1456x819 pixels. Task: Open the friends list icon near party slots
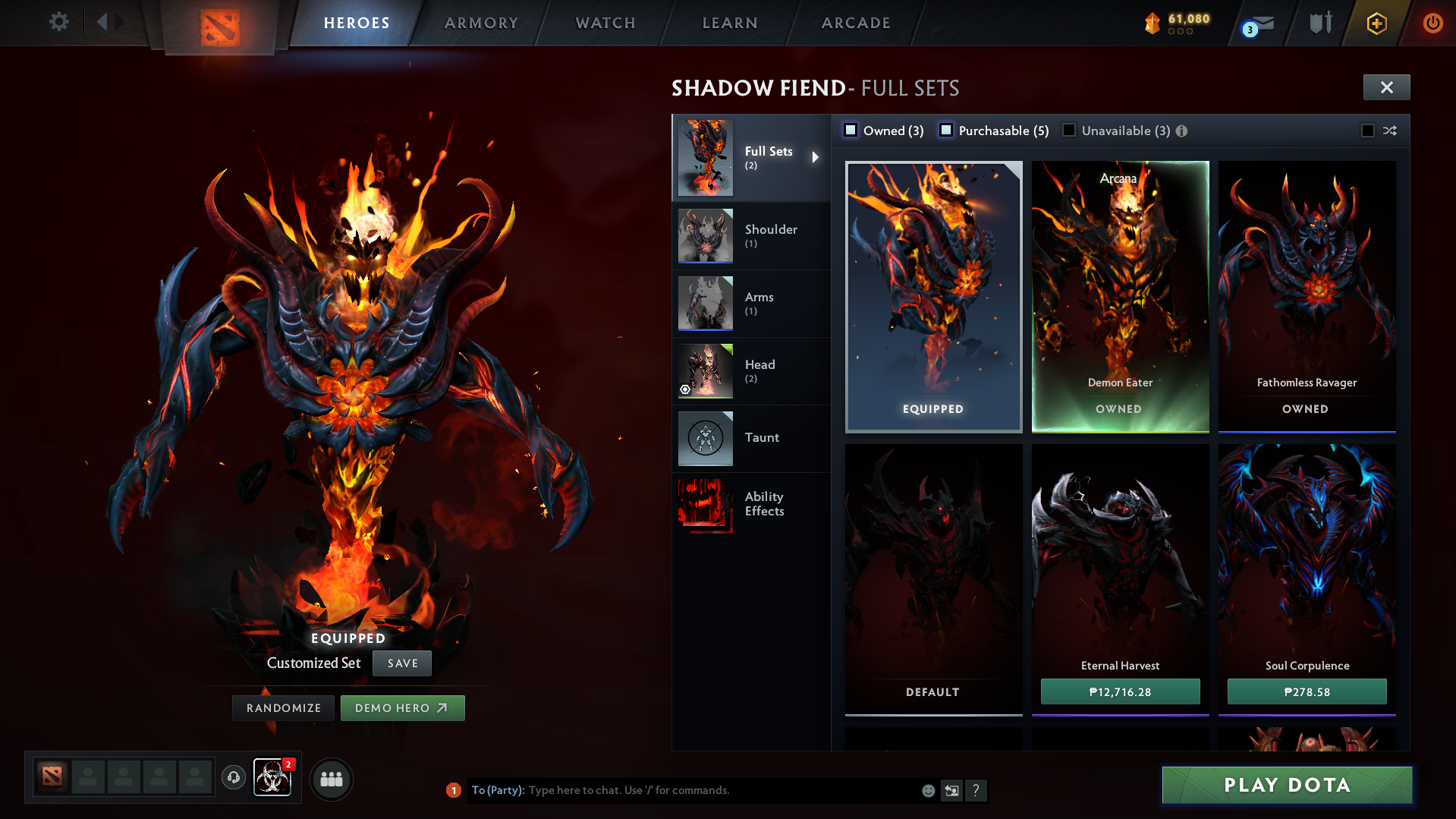click(x=332, y=779)
